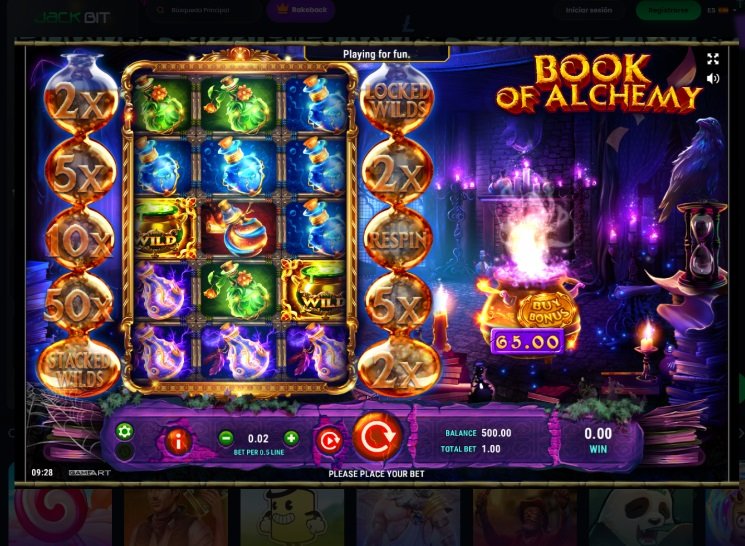The image size is (745, 546).
Task: Open game settings via the green gear
Action: coord(125,431)
